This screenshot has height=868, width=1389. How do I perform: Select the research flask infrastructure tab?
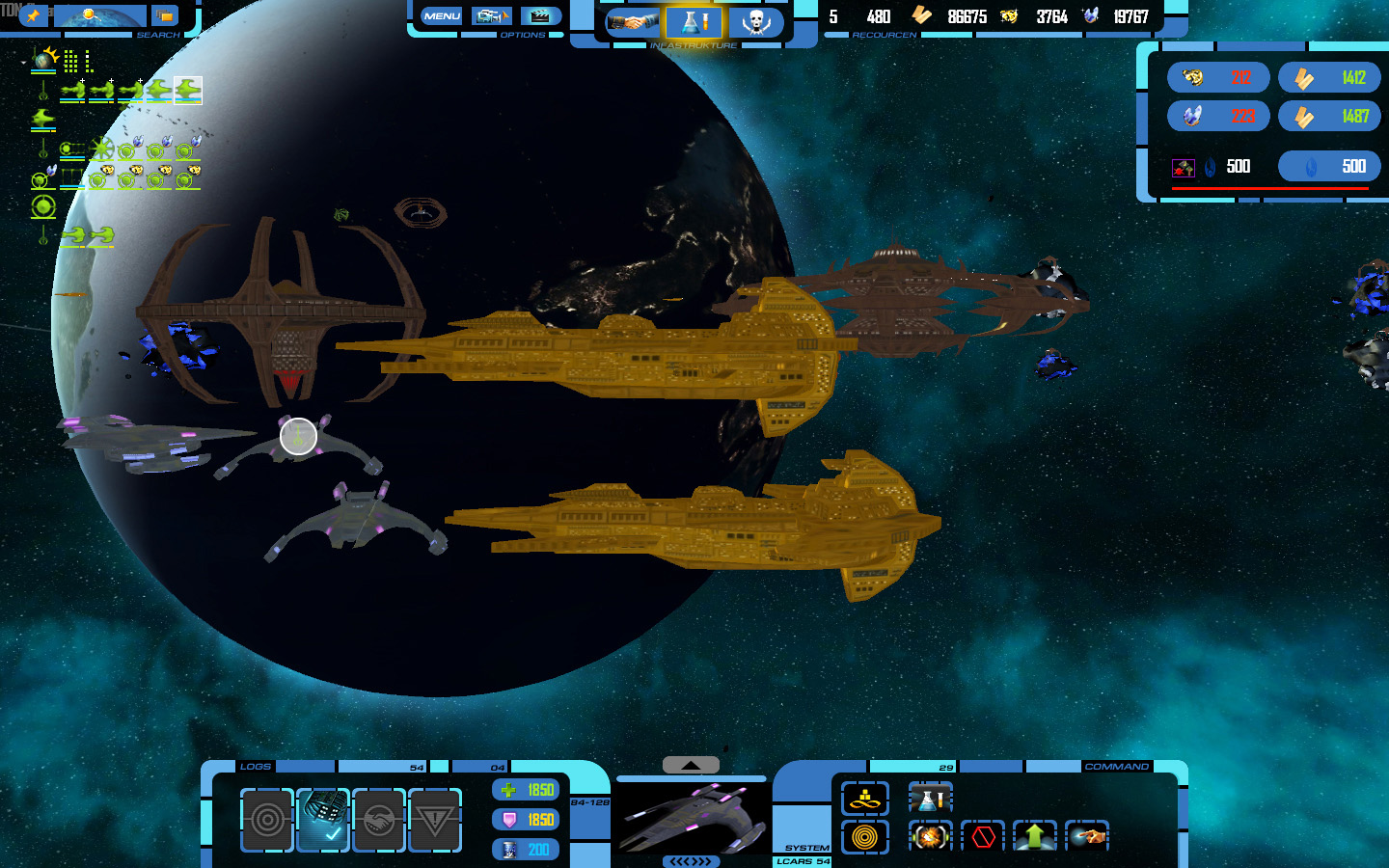point(694,21)
